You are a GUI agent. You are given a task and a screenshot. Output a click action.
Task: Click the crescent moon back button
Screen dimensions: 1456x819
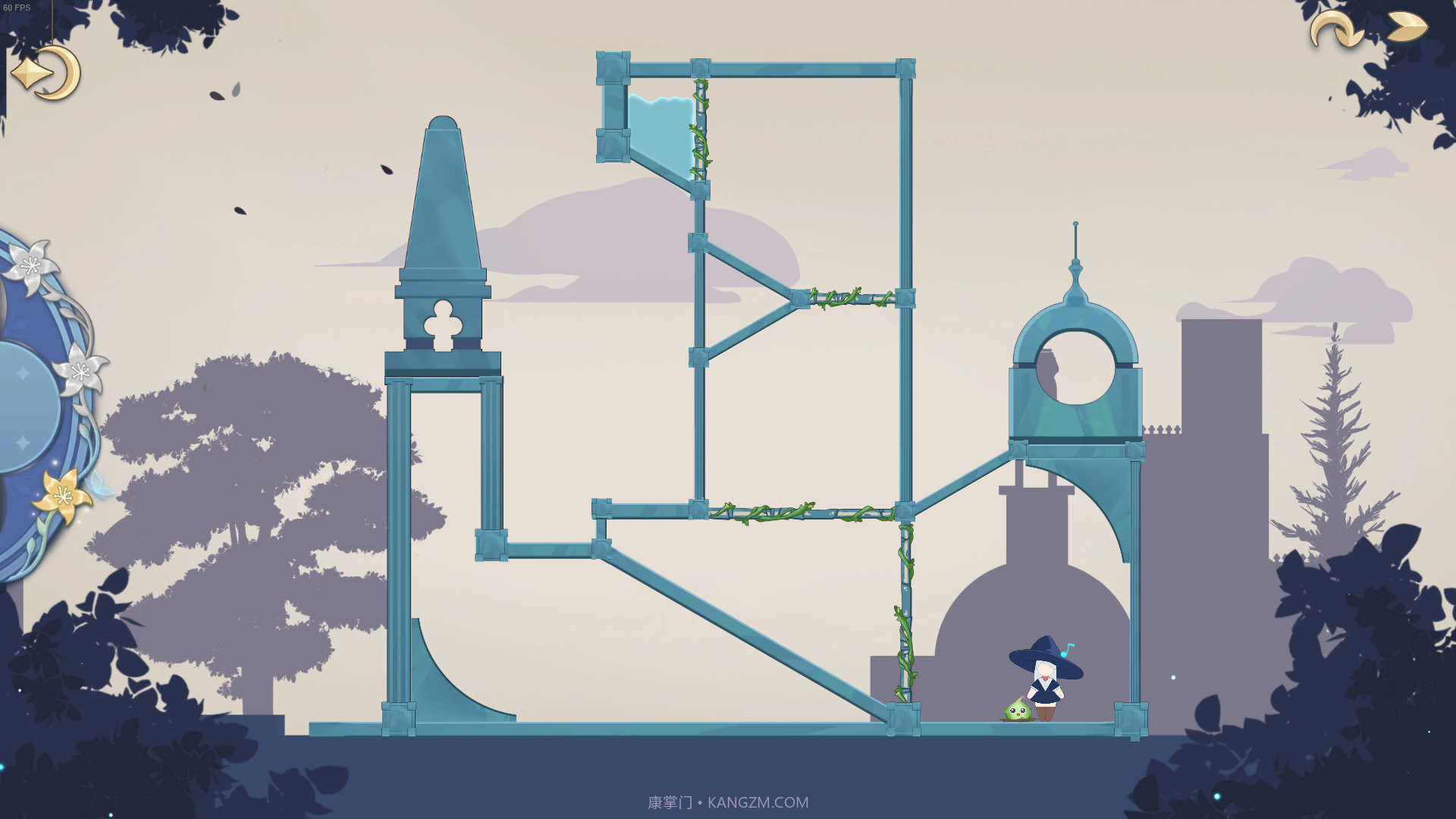click(x=47, y=74)
